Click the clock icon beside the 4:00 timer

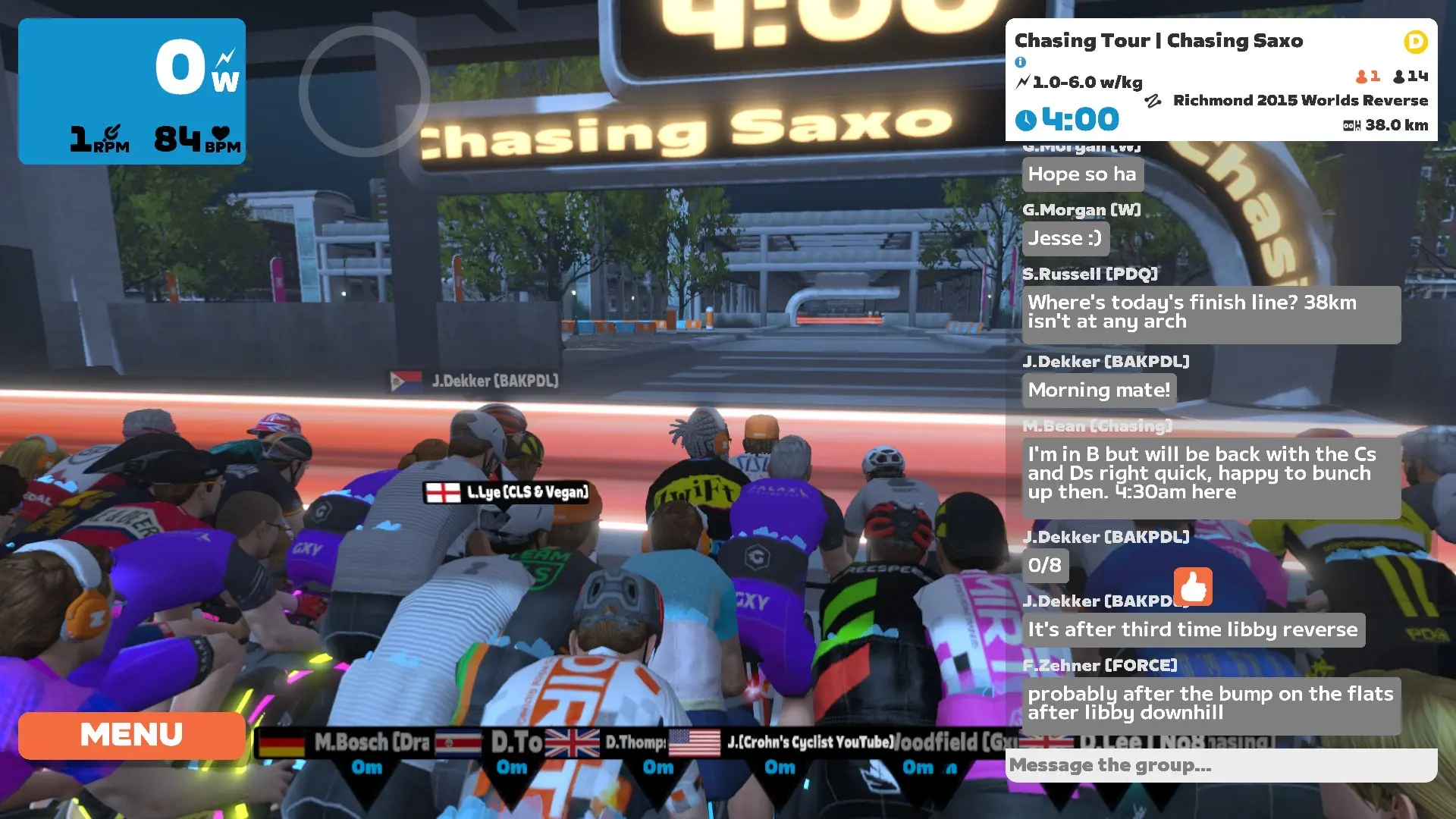[x=1028, y=118]
